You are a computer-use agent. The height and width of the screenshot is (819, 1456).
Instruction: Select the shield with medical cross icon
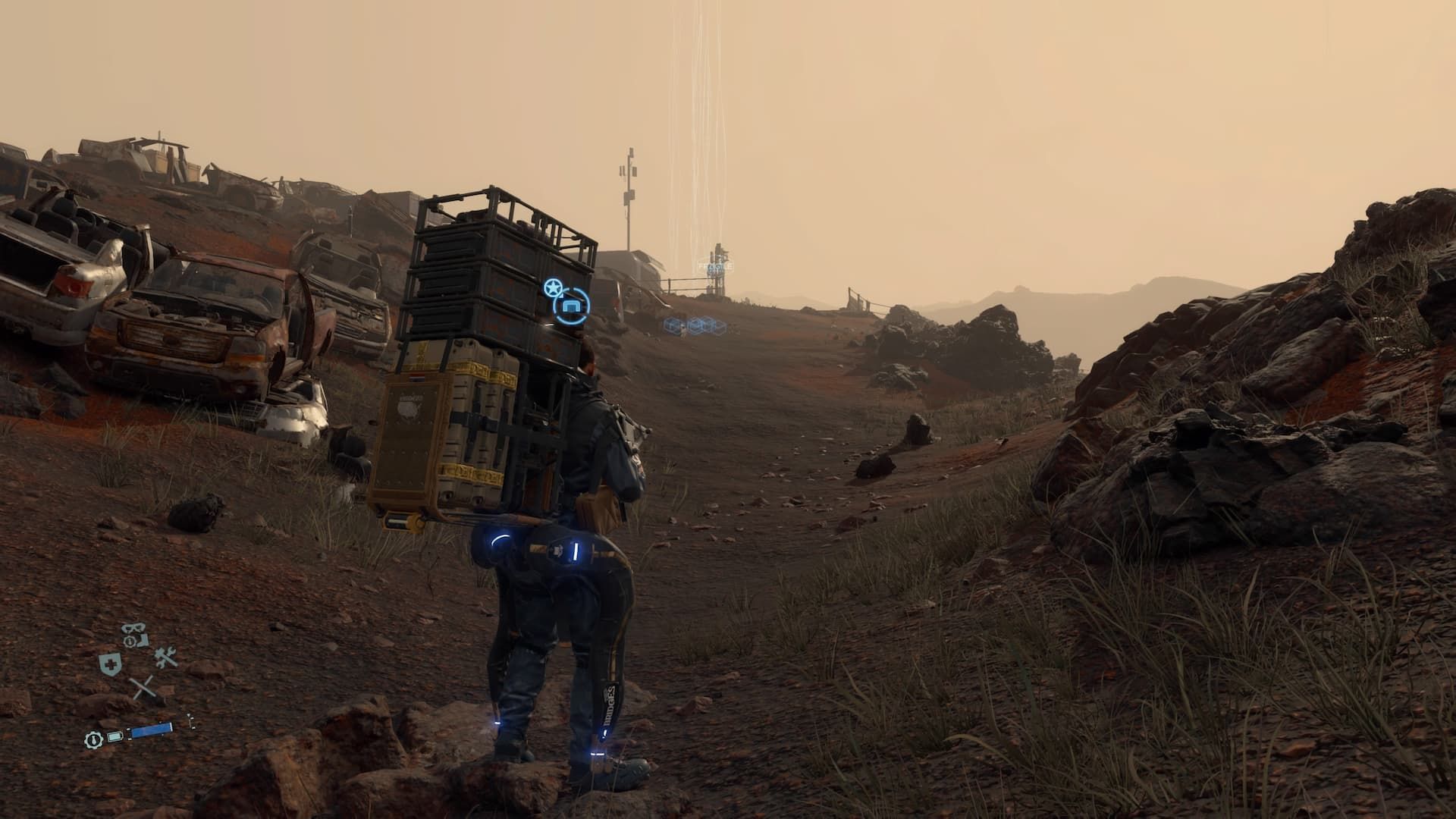pos(110,664)
